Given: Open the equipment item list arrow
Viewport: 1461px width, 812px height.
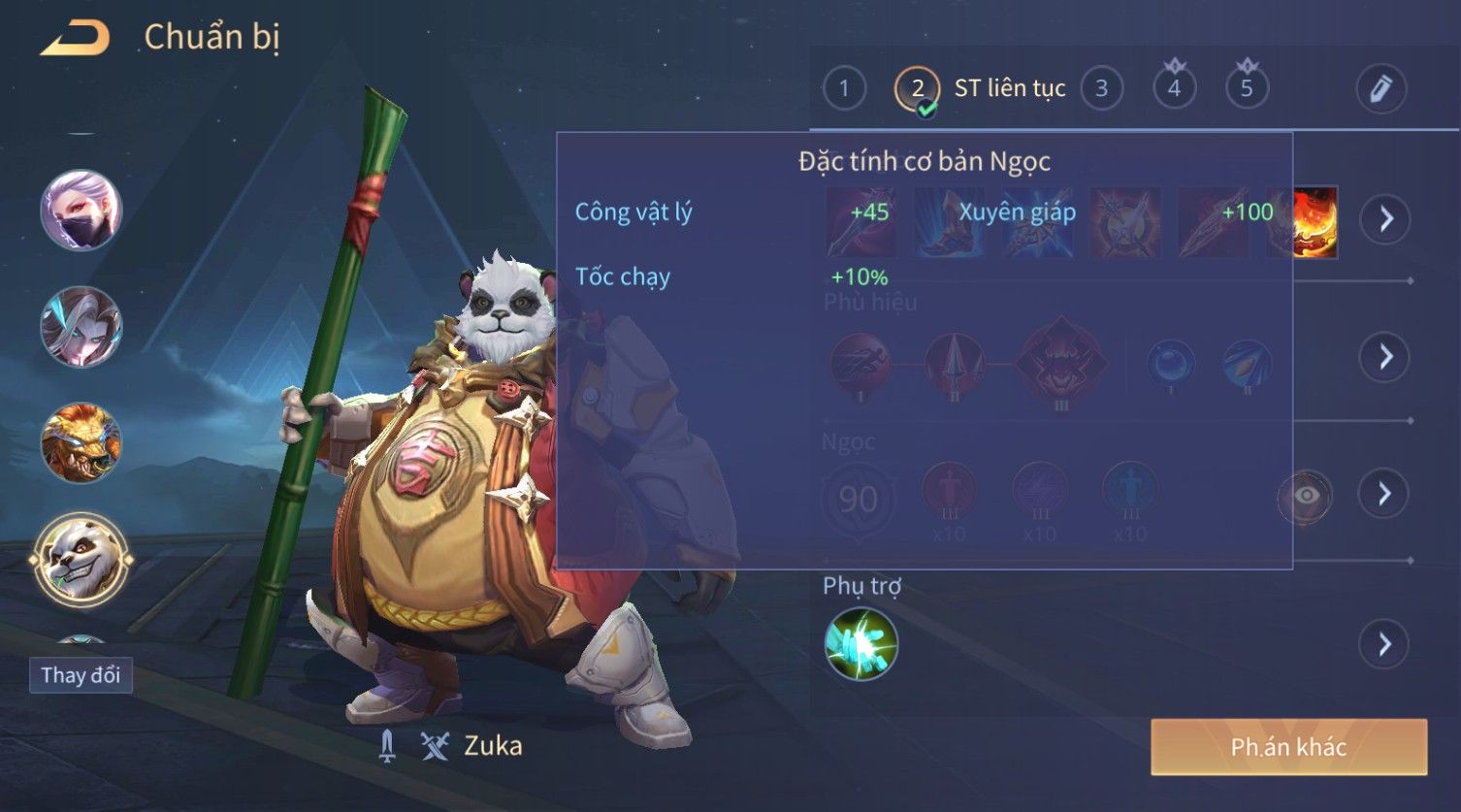Looking at the screenshot, I should [x=1384, y=219].
